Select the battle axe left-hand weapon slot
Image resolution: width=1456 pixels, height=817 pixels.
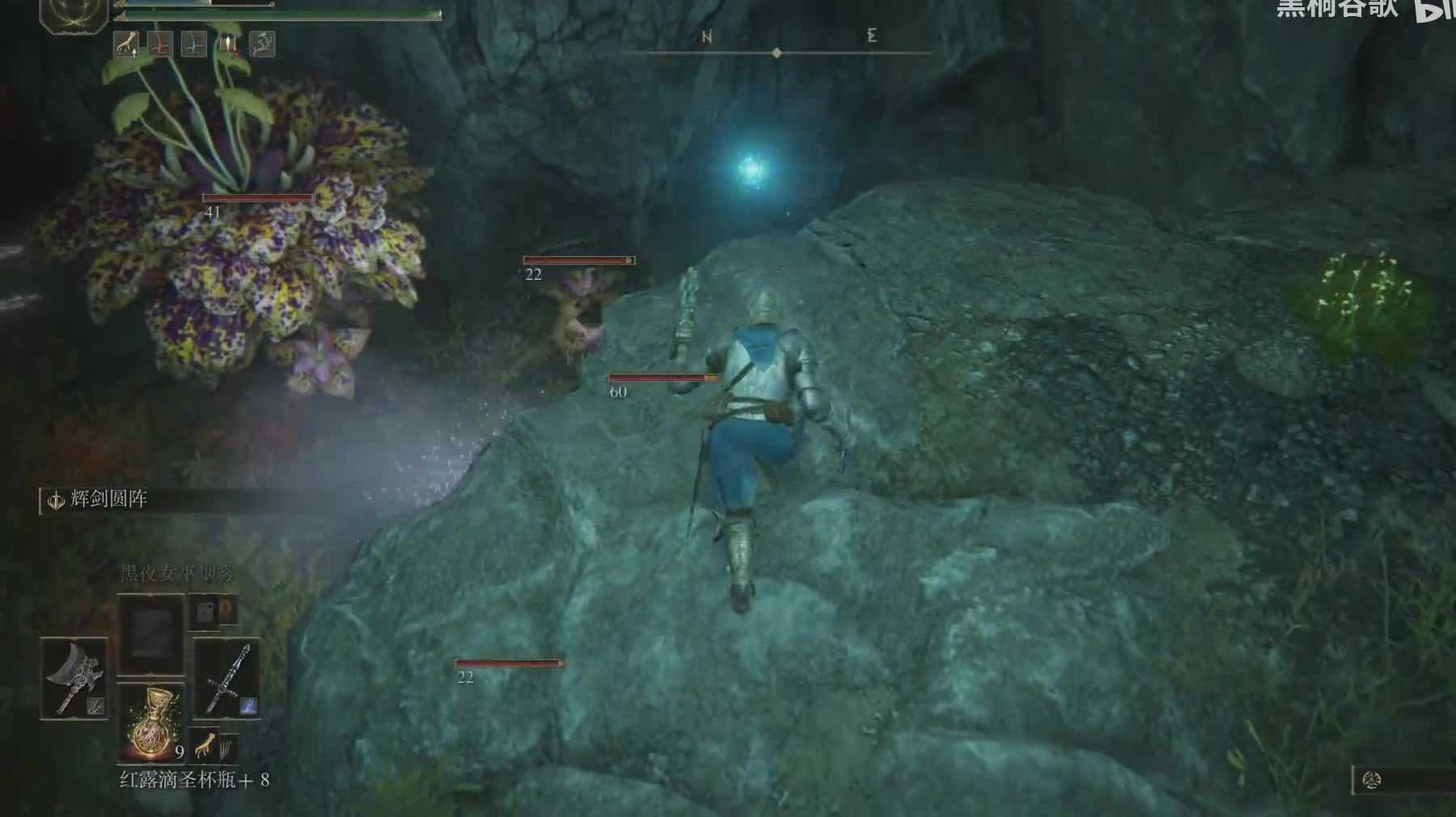point(74,678)
